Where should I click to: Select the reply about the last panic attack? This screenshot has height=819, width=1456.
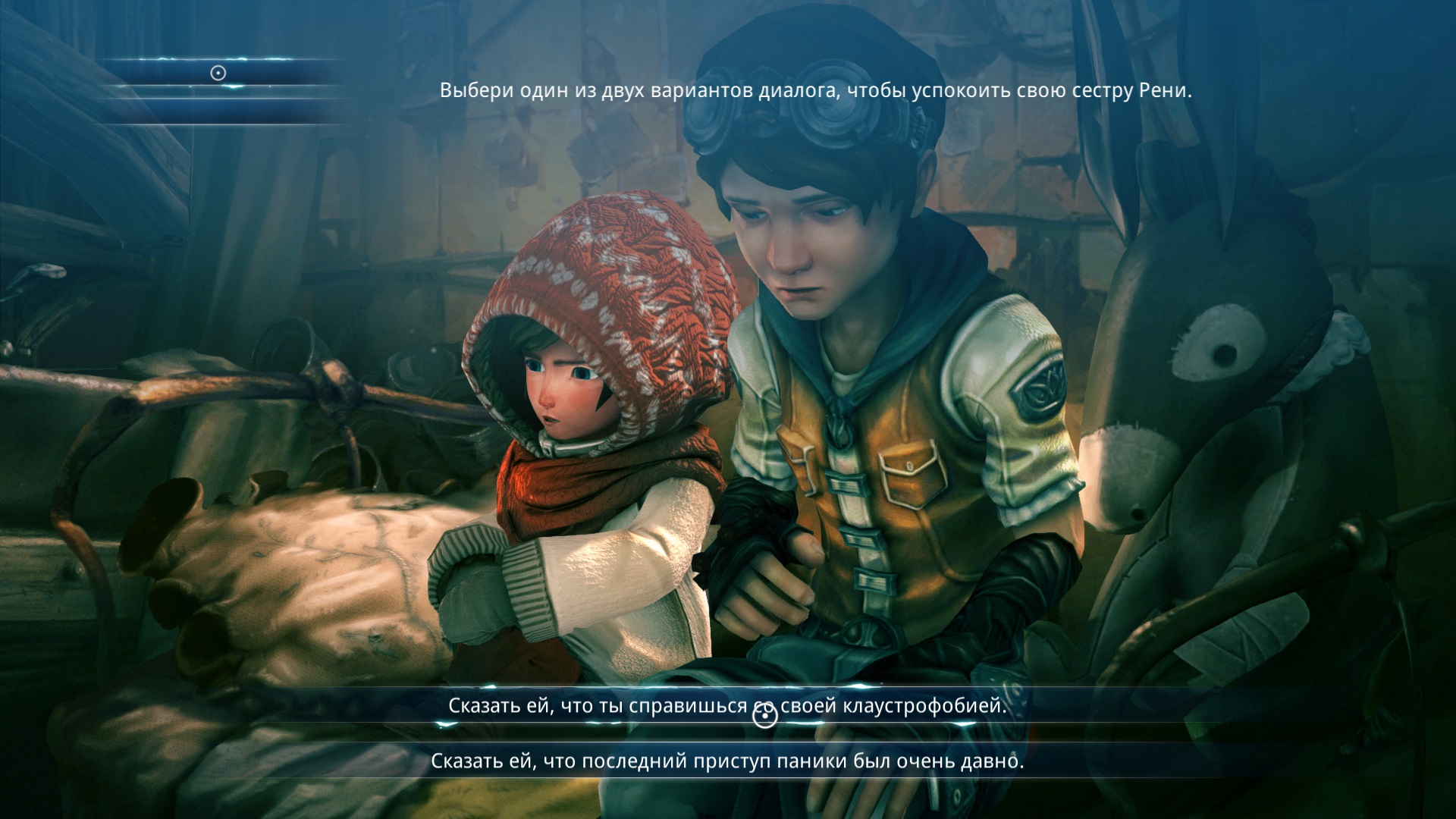click(726, 761)
